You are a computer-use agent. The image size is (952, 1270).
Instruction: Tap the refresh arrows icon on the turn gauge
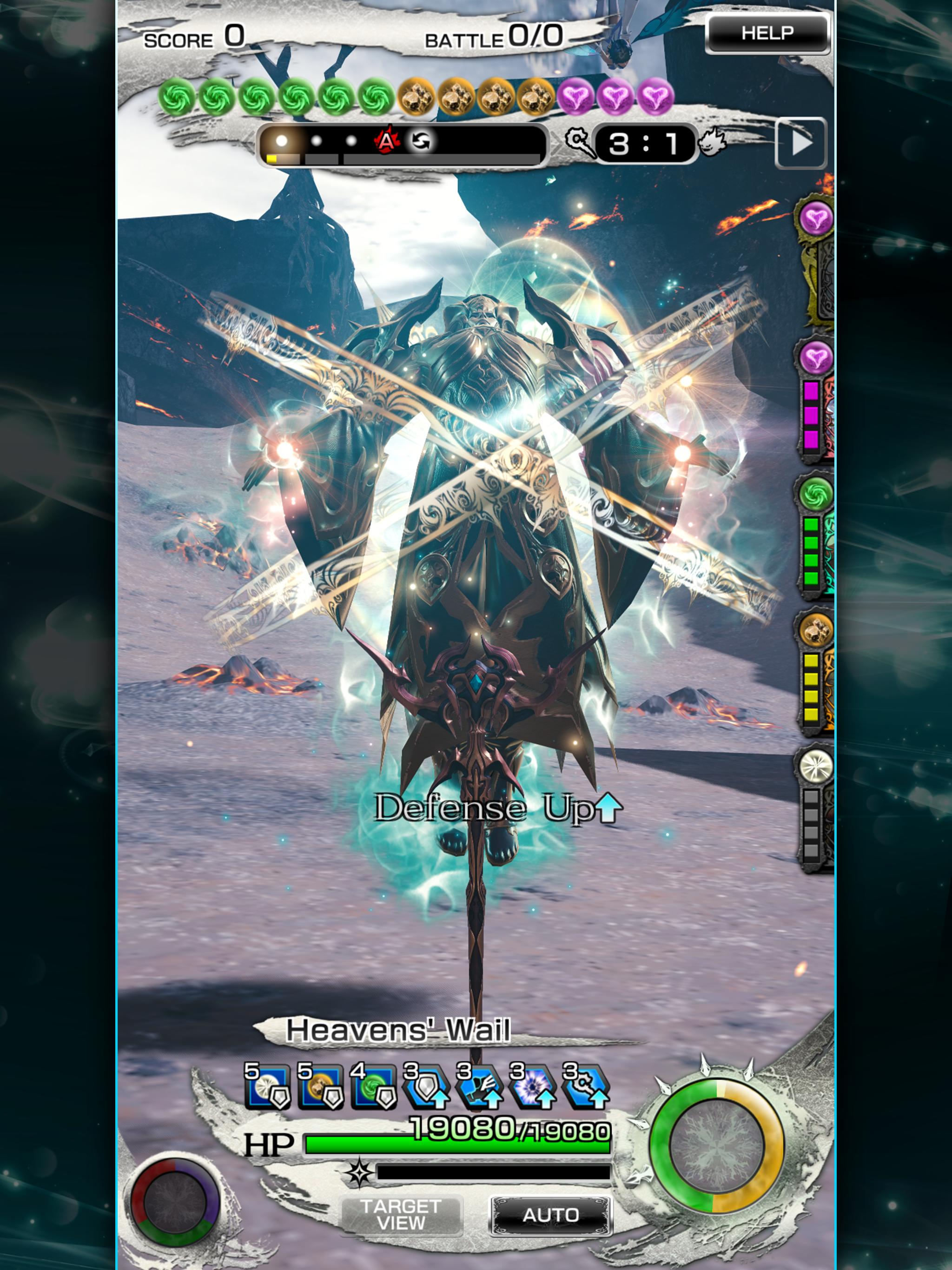[x=422, y=141]
